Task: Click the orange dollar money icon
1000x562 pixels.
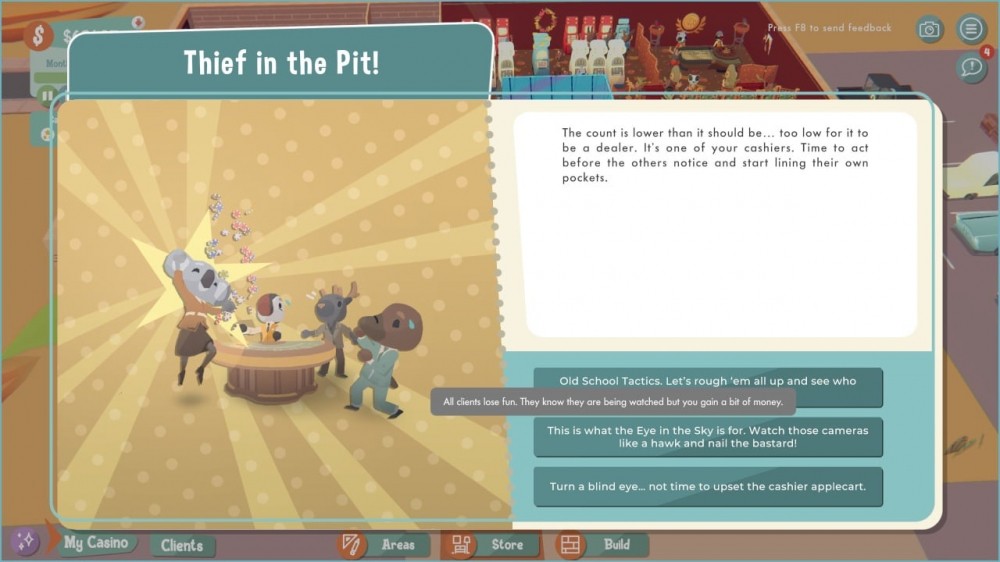Action: pos(38,37)
